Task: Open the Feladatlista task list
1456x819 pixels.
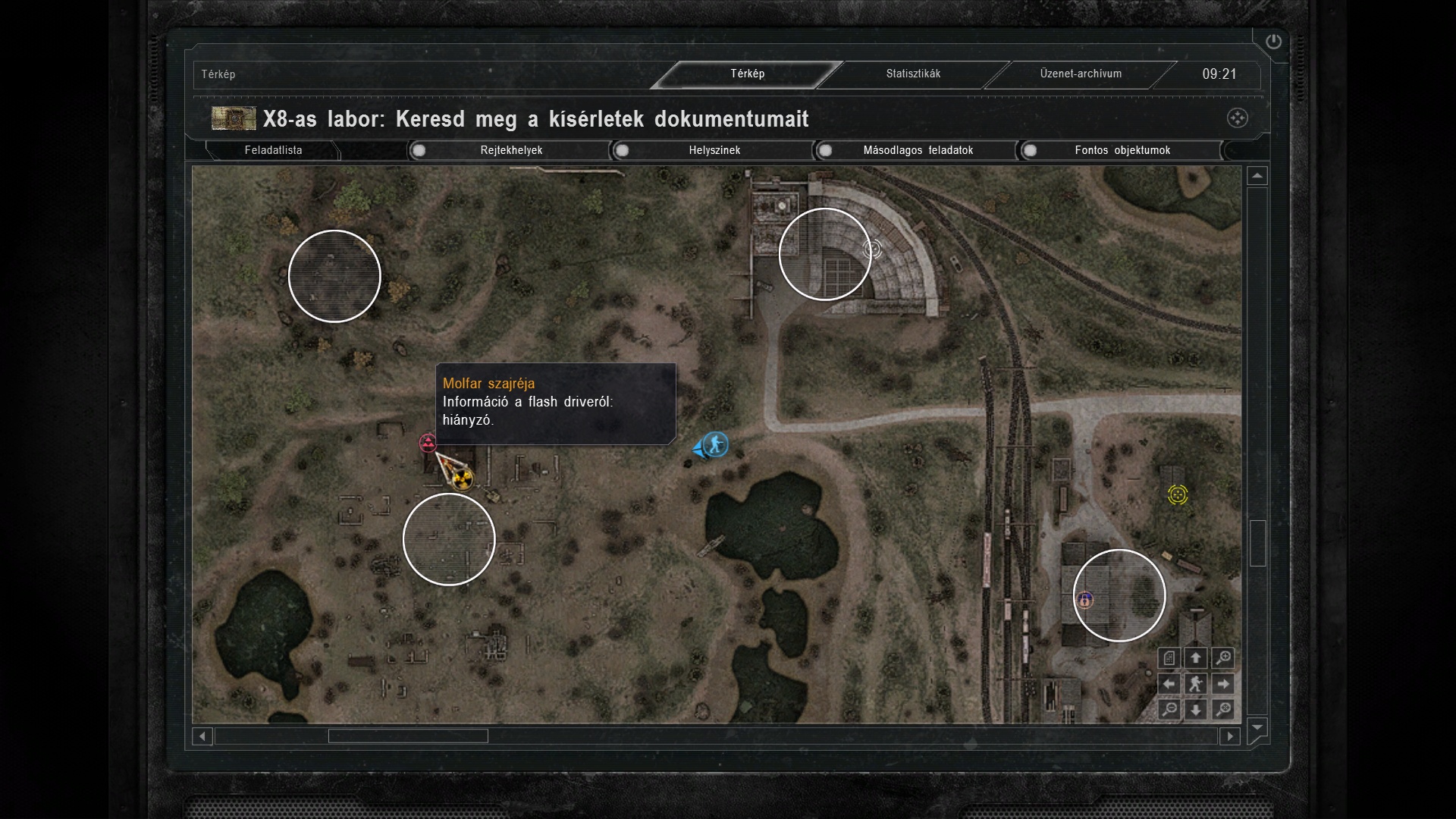Action: [x=273, y=150]
